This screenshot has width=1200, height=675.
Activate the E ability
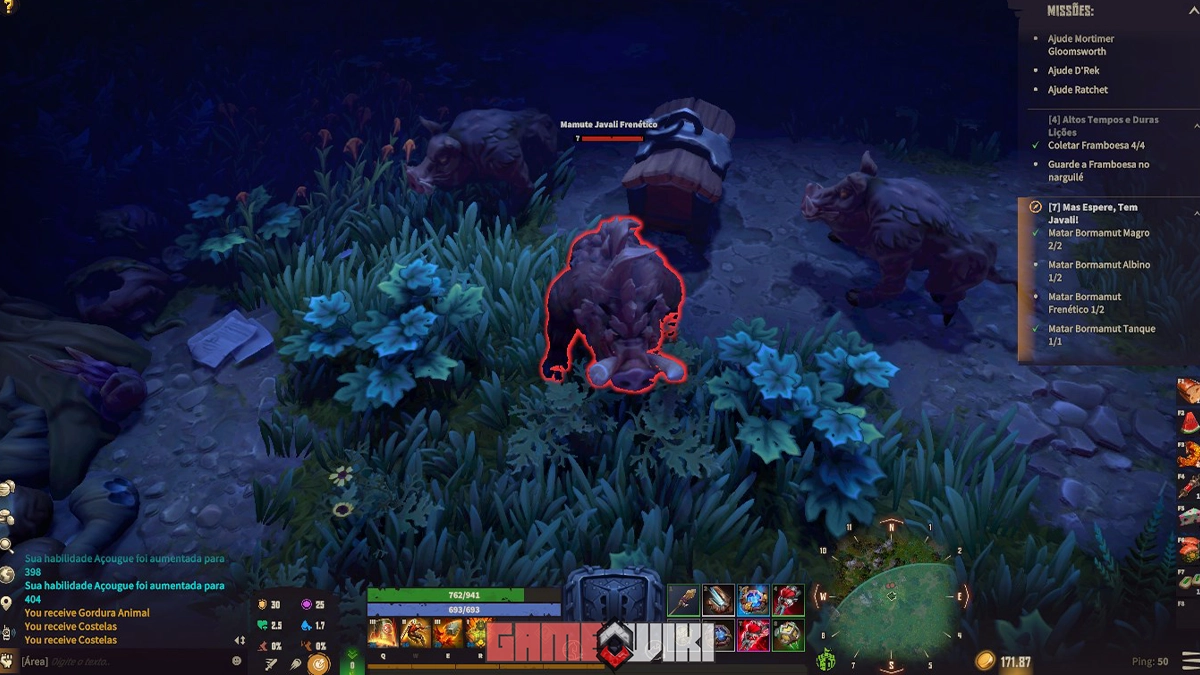[447, 633]
